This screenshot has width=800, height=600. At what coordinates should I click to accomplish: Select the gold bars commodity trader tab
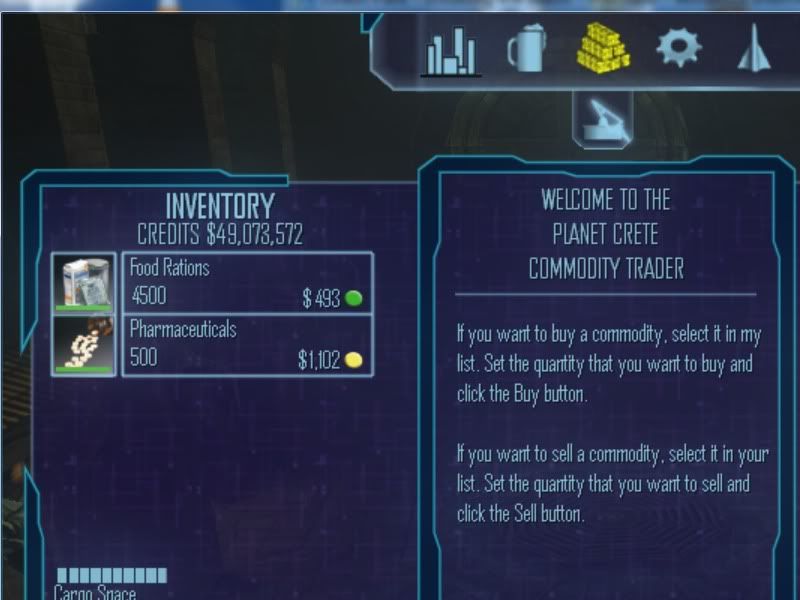tap(604, 46)
